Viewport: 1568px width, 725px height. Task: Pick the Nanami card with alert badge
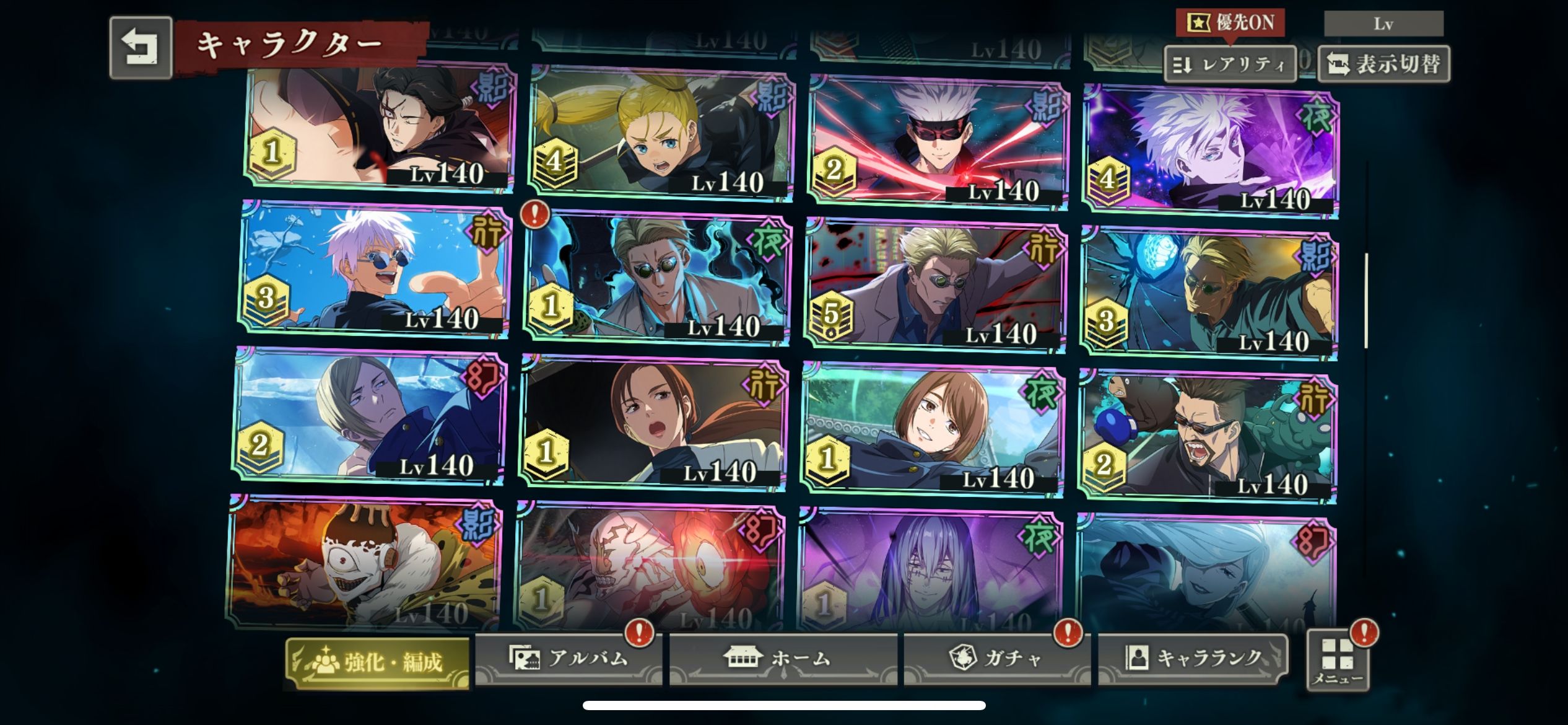[x=657, y=279]
